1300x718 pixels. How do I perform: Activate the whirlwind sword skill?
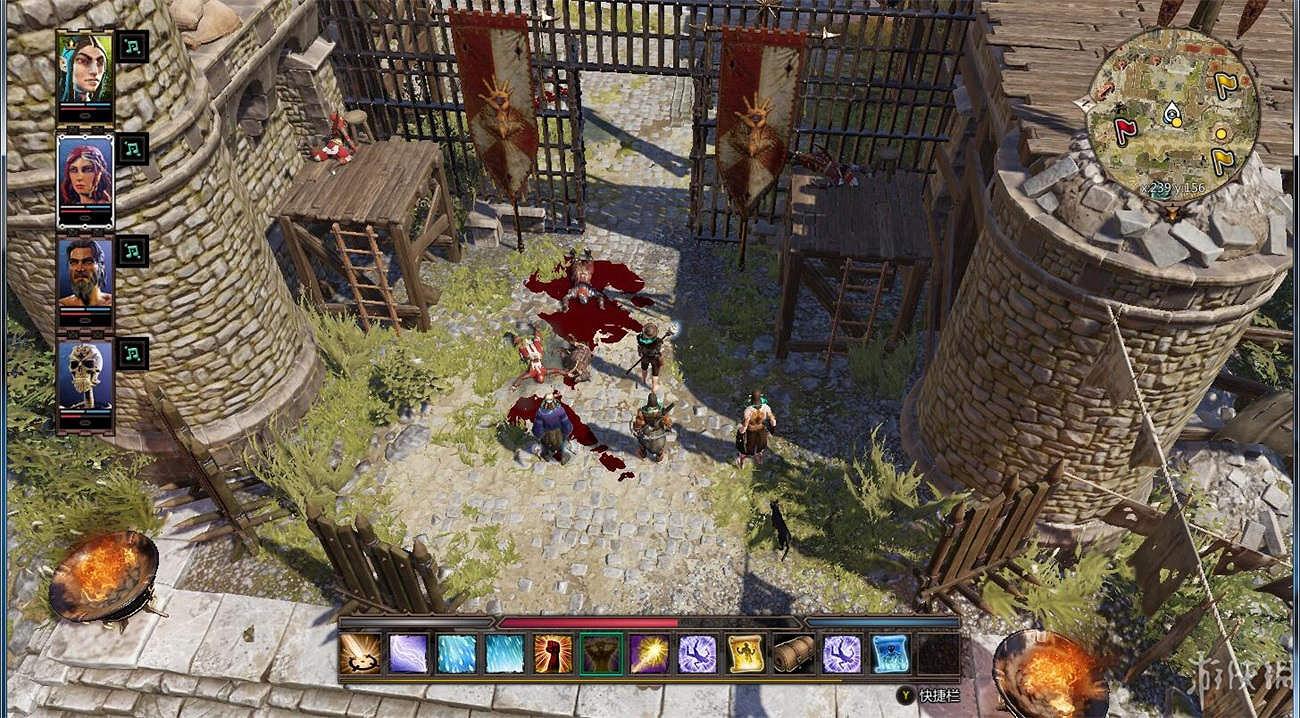pyautogui.click(x=359, y=654)
